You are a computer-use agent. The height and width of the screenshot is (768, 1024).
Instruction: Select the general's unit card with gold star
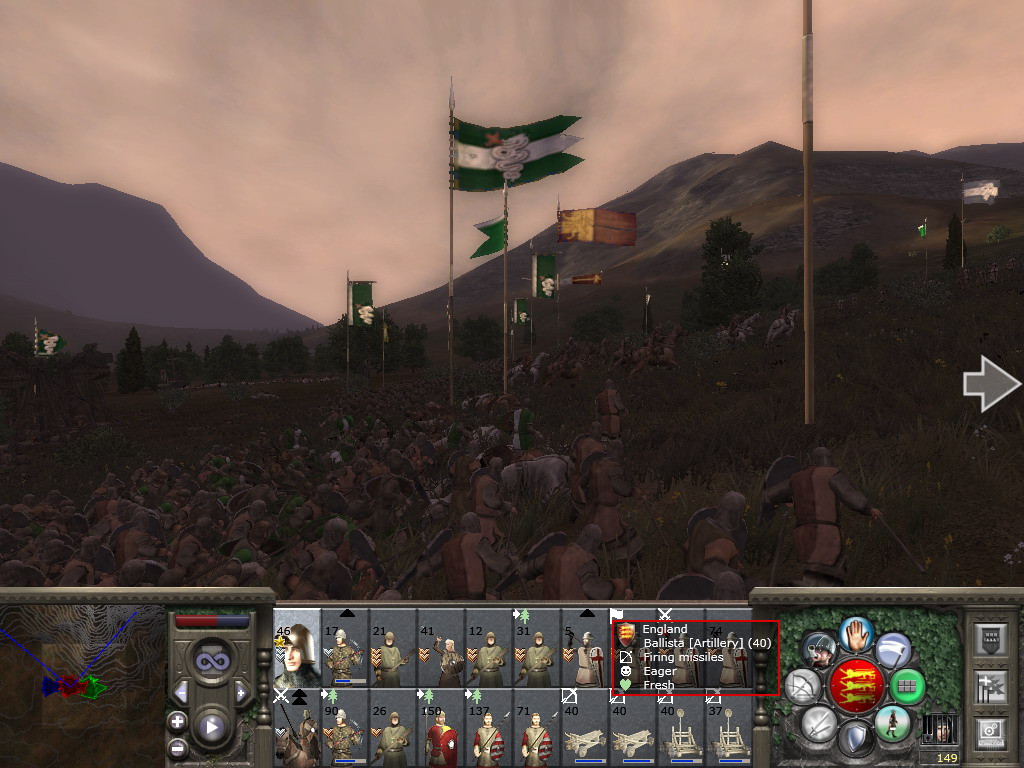[x=297, y=648]
